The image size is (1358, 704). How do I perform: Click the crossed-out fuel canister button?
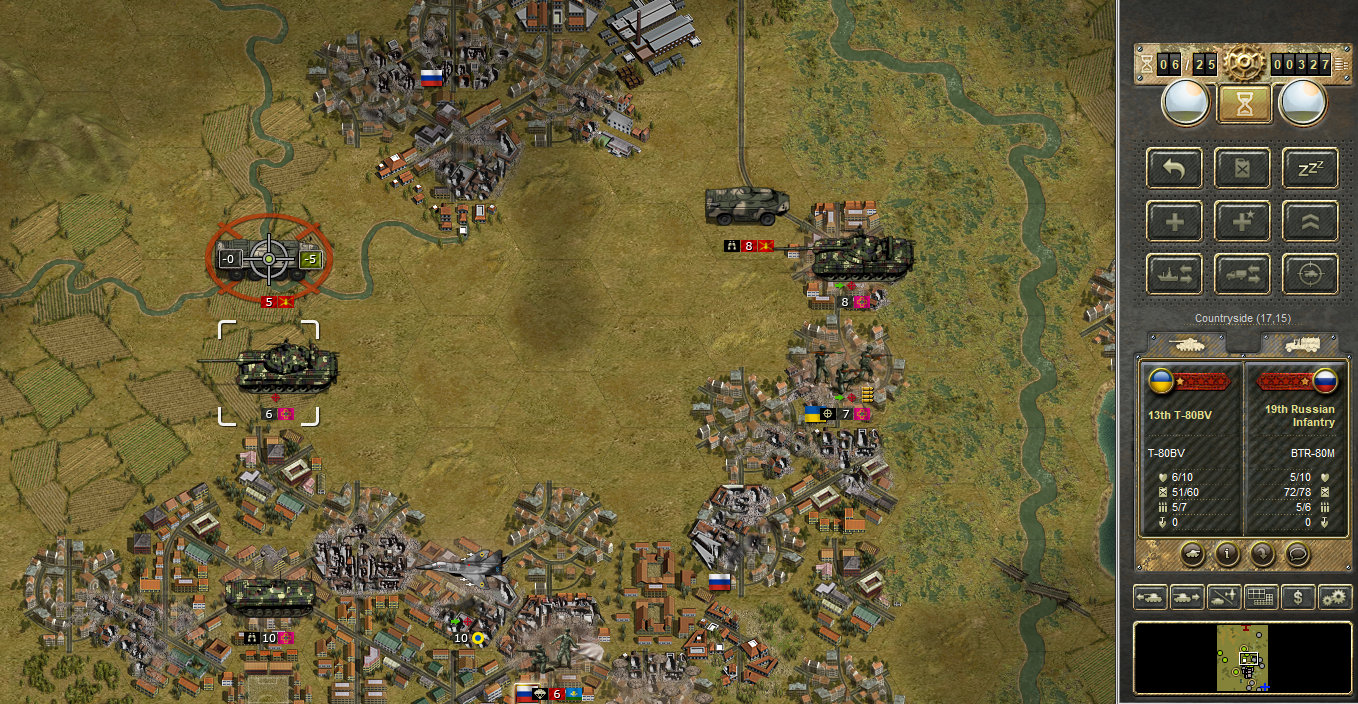click(x=1242, y=168)
